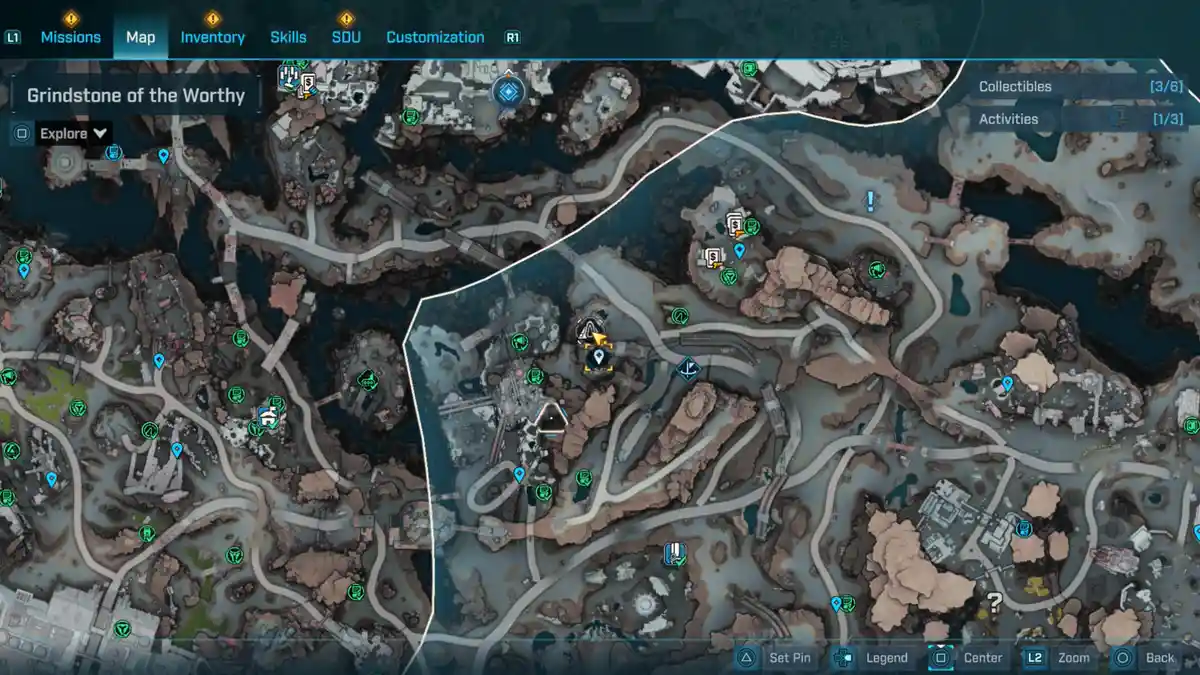Viewport: 1200px width, 675px height.
Task: Select the Collectibles tracker row
Action: [x=1080, y=87]
